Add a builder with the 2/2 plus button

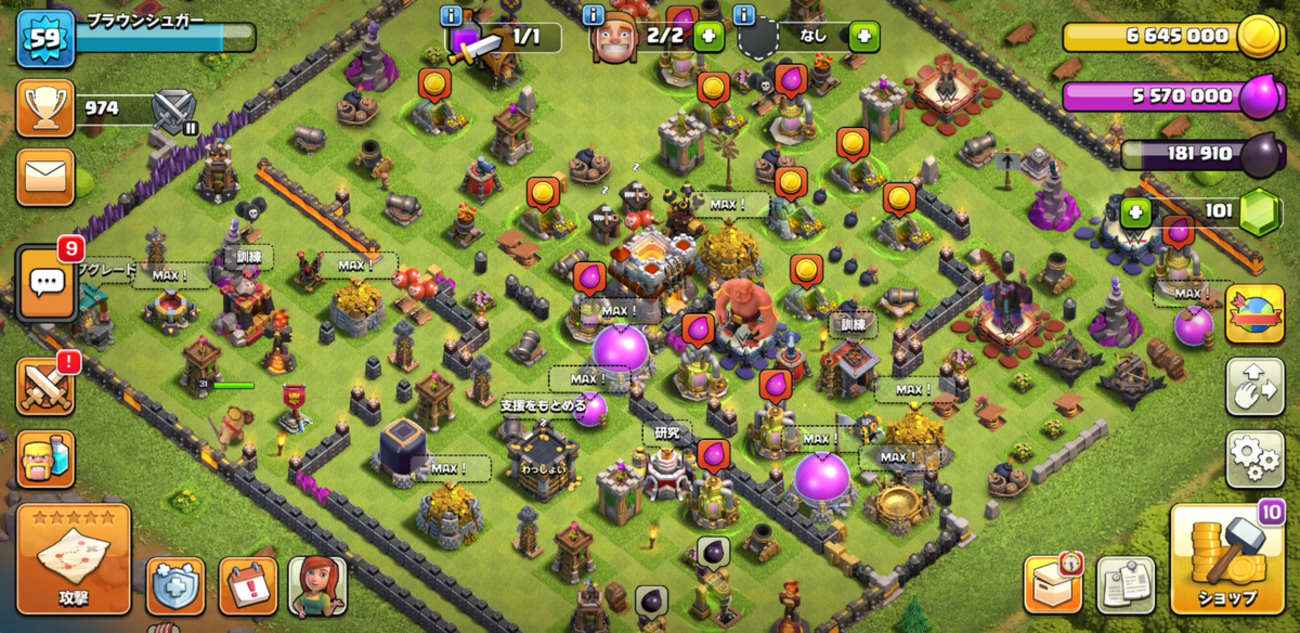point(708,37)
